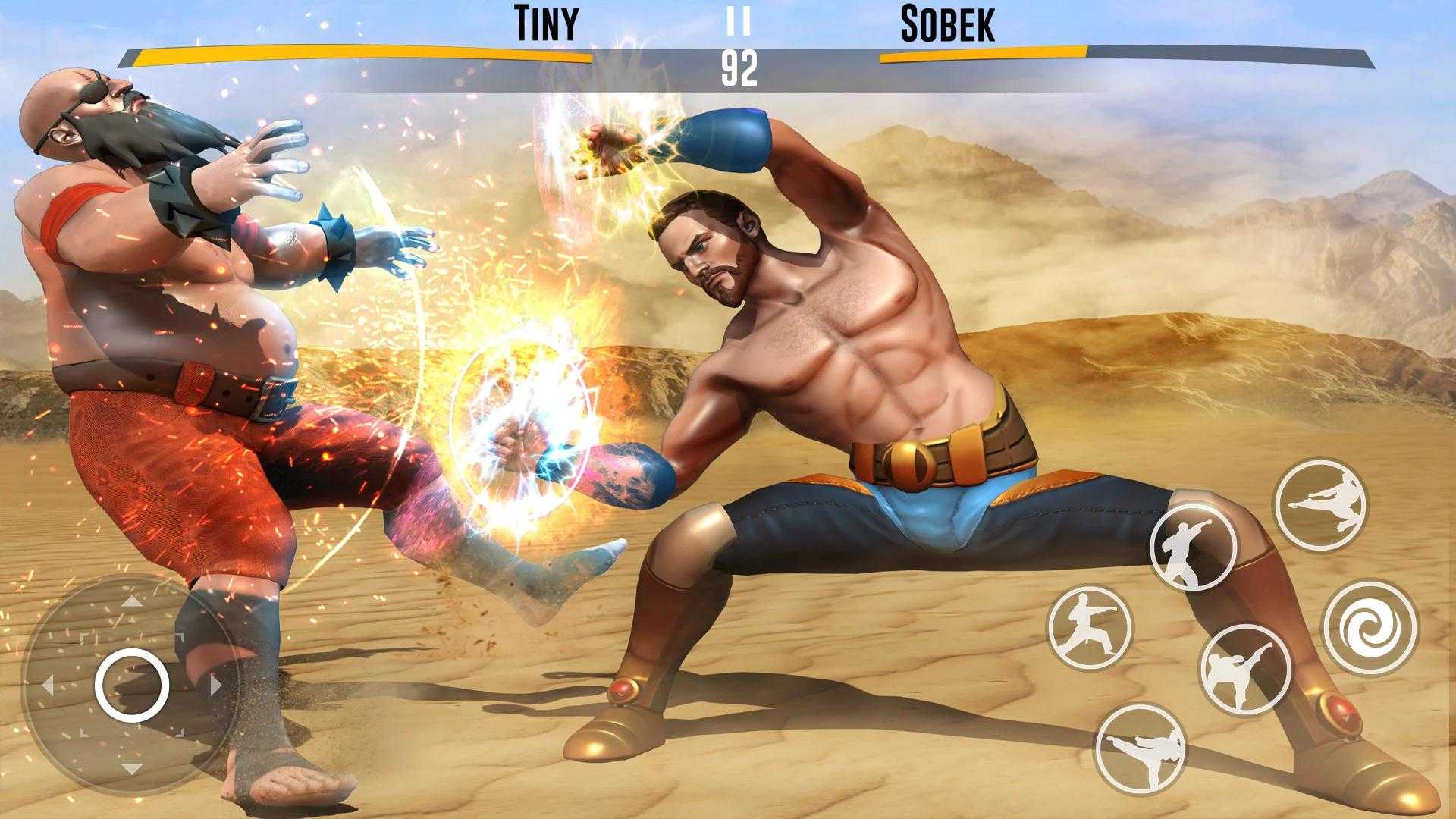
Task: Activate the swirl special move button
Action: pos(1370,628)
